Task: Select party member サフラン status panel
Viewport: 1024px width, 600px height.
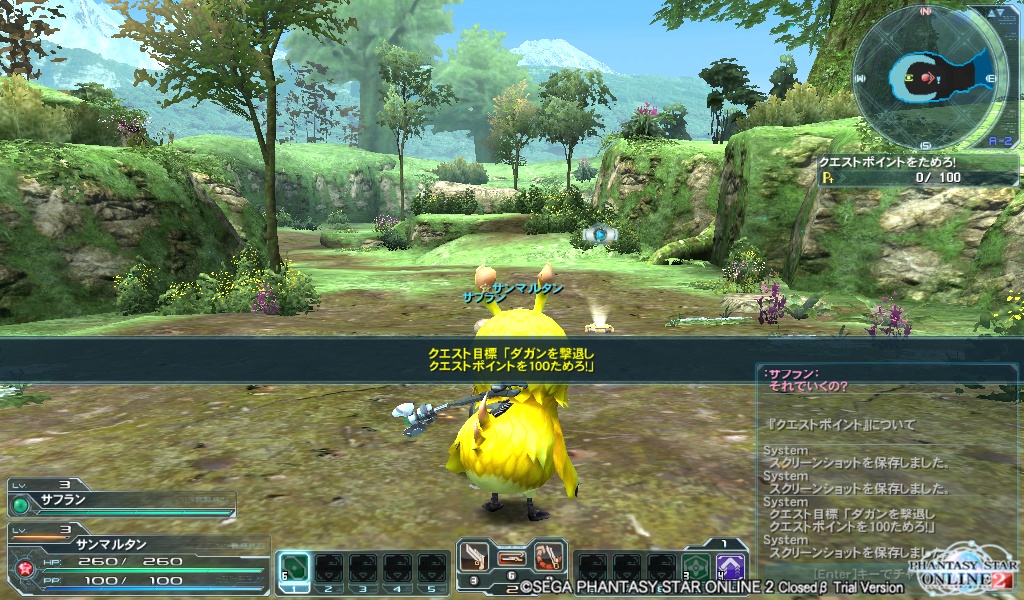Action: (x=120, y=498)
